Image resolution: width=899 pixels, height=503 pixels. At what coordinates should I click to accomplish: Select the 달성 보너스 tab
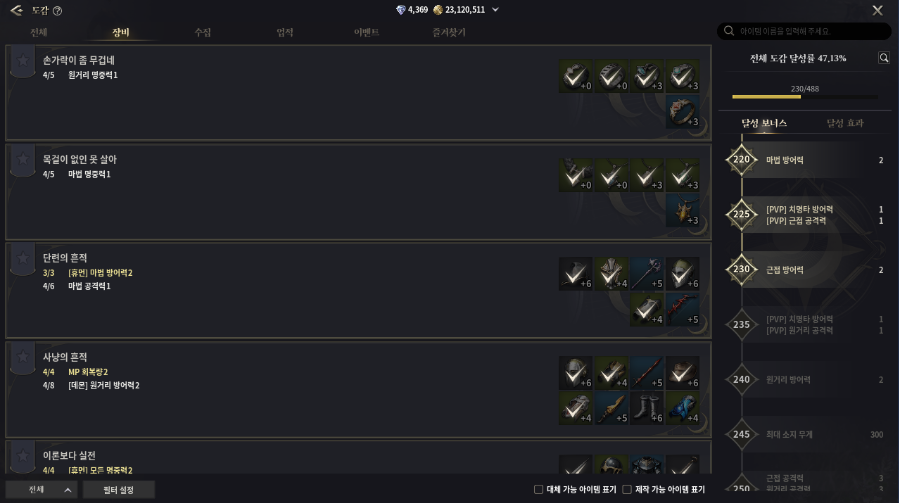pyautogui.click(x=764, y=123)
